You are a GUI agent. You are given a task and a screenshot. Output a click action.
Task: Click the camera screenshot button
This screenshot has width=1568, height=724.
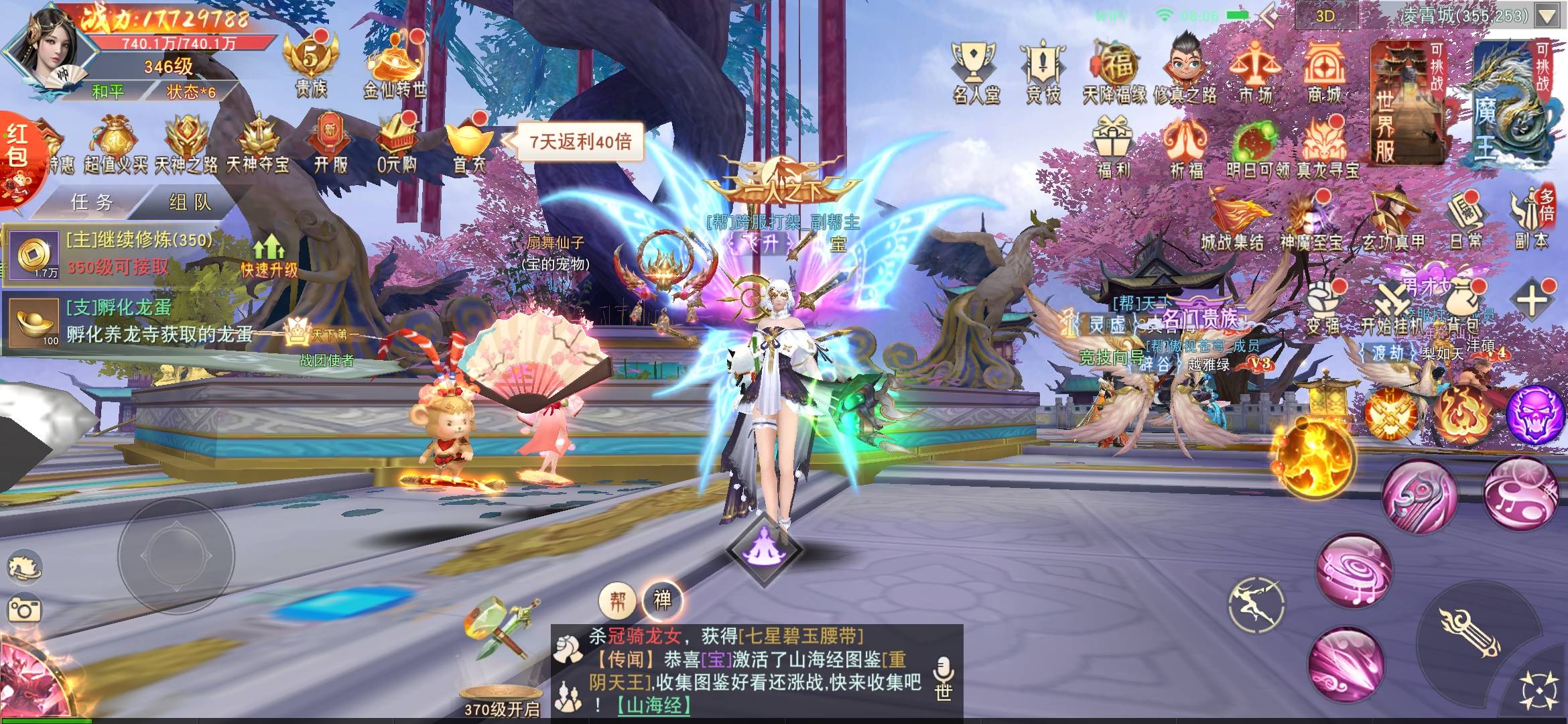[25, 609]
